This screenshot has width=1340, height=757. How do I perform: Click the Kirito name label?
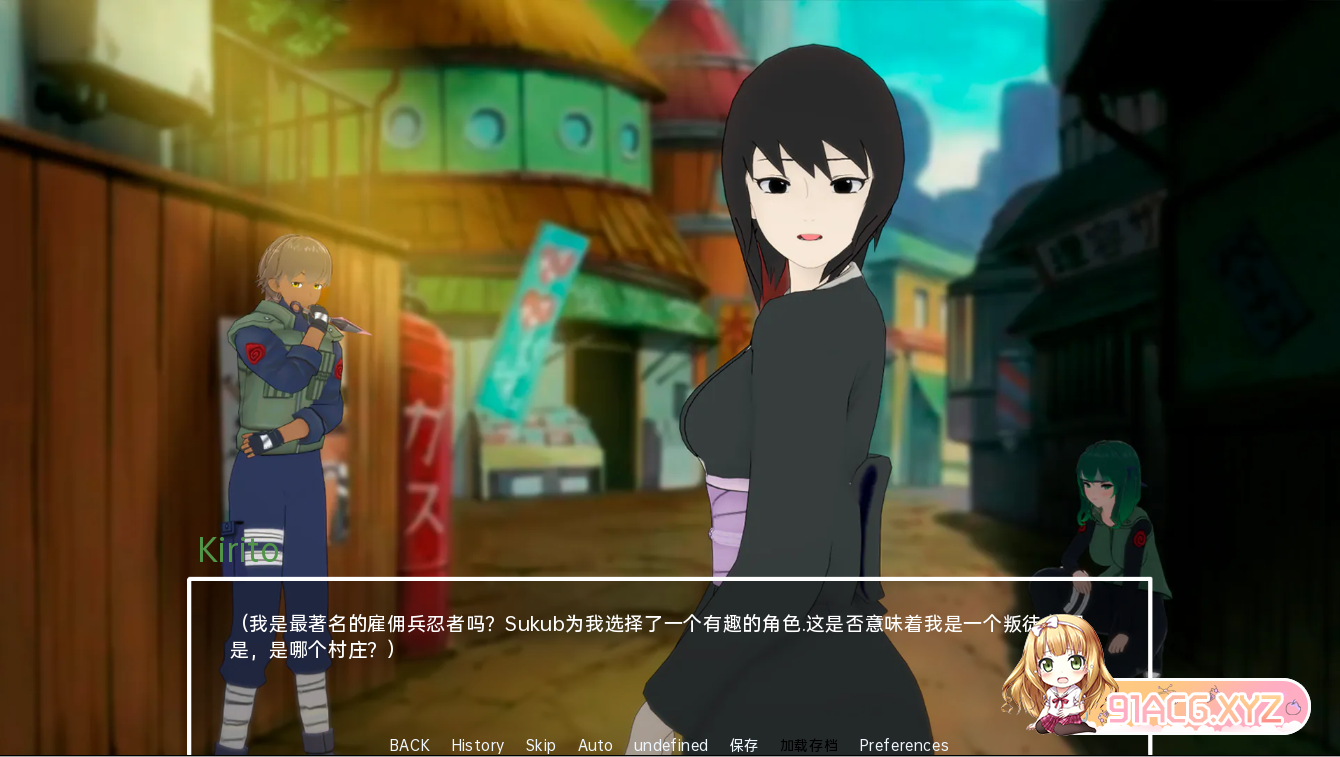(240, 550)
